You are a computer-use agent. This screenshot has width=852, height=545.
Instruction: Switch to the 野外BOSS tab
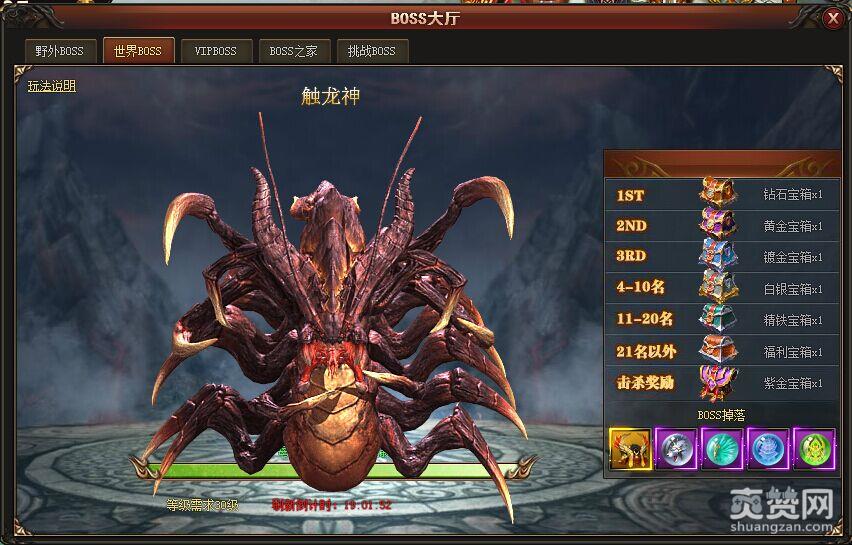coord(59,51)
